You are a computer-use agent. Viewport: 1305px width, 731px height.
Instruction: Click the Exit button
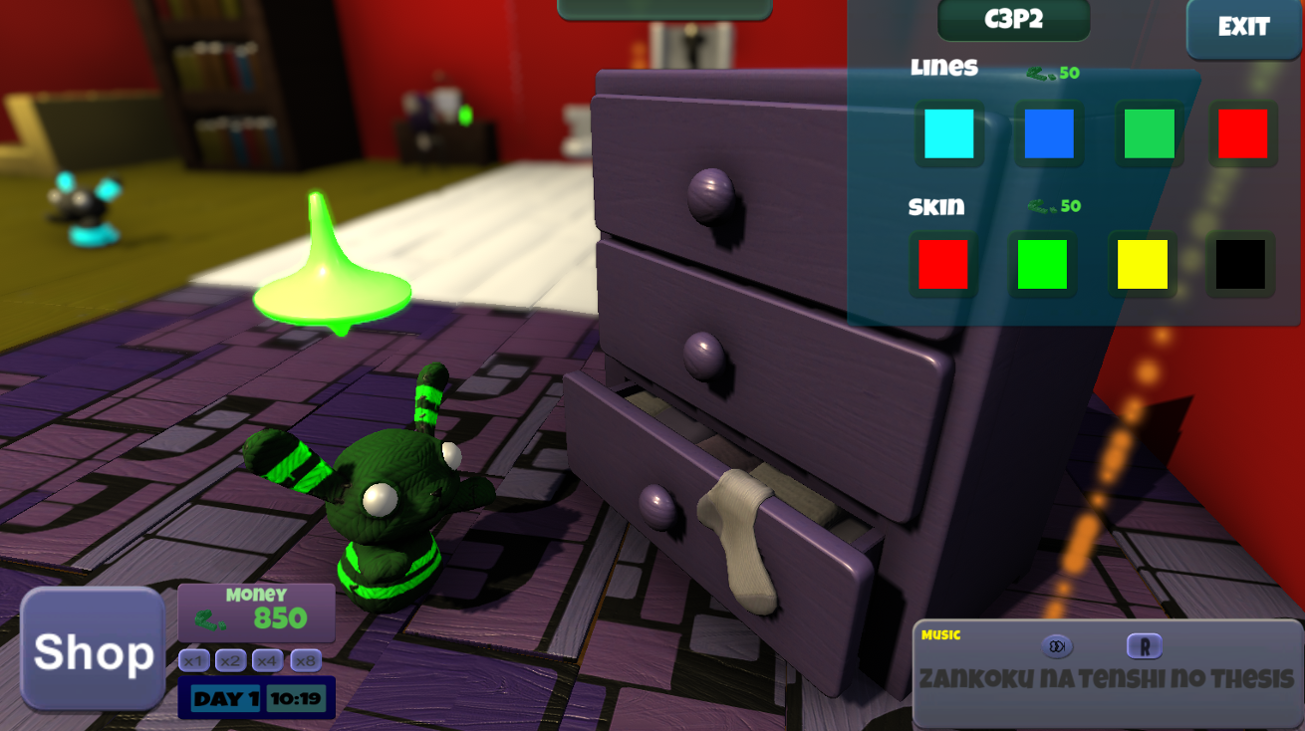pos(1244,27)
